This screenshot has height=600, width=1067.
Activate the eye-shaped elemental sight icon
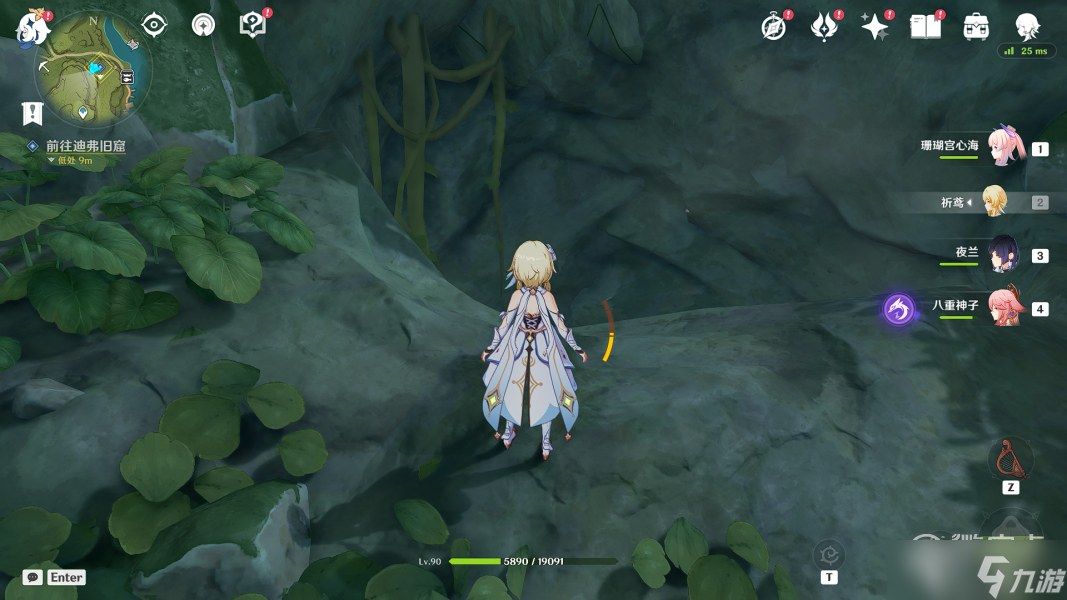154,25
